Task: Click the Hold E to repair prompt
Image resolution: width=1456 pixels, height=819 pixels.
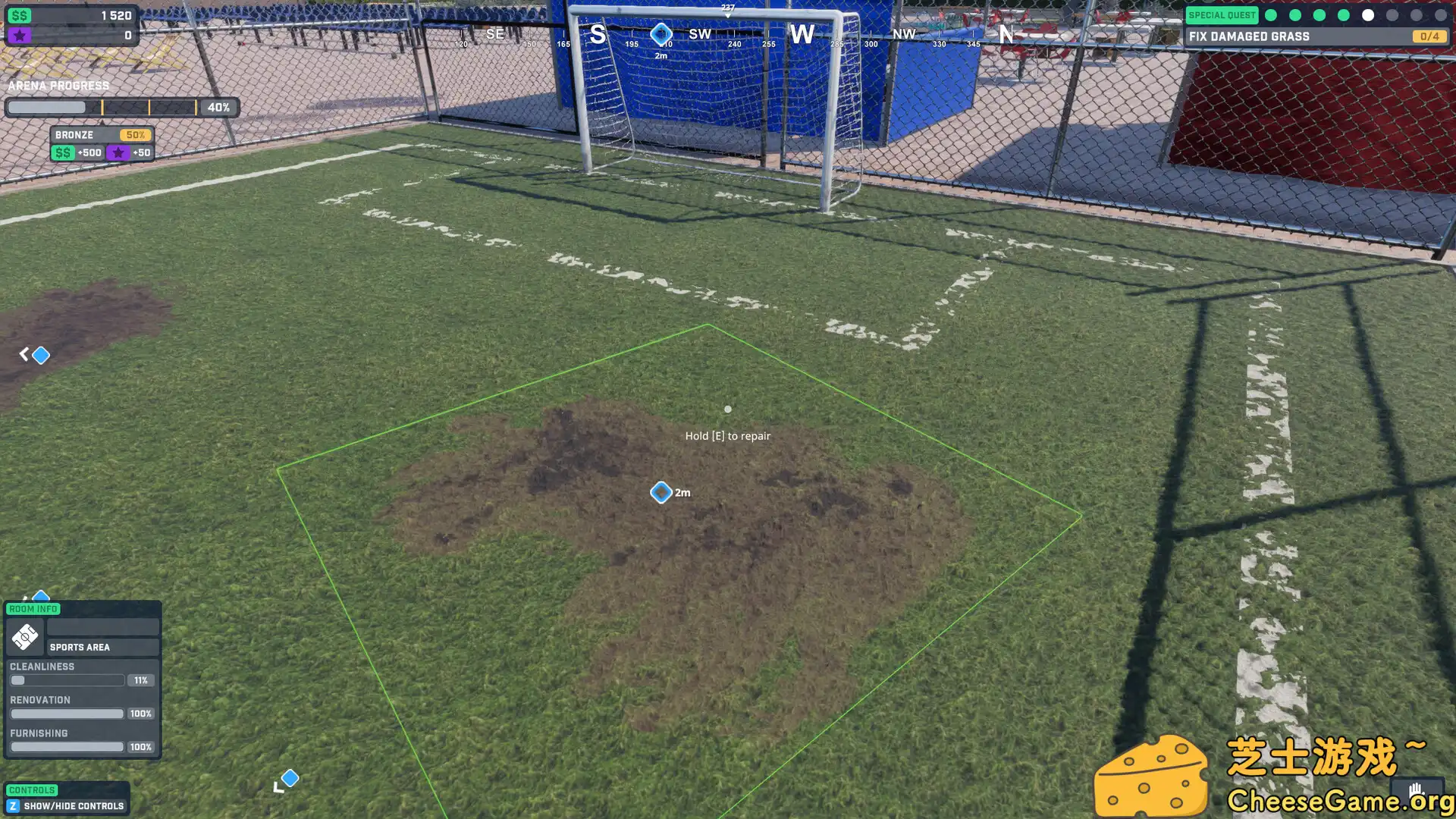Action: point(727,435)
